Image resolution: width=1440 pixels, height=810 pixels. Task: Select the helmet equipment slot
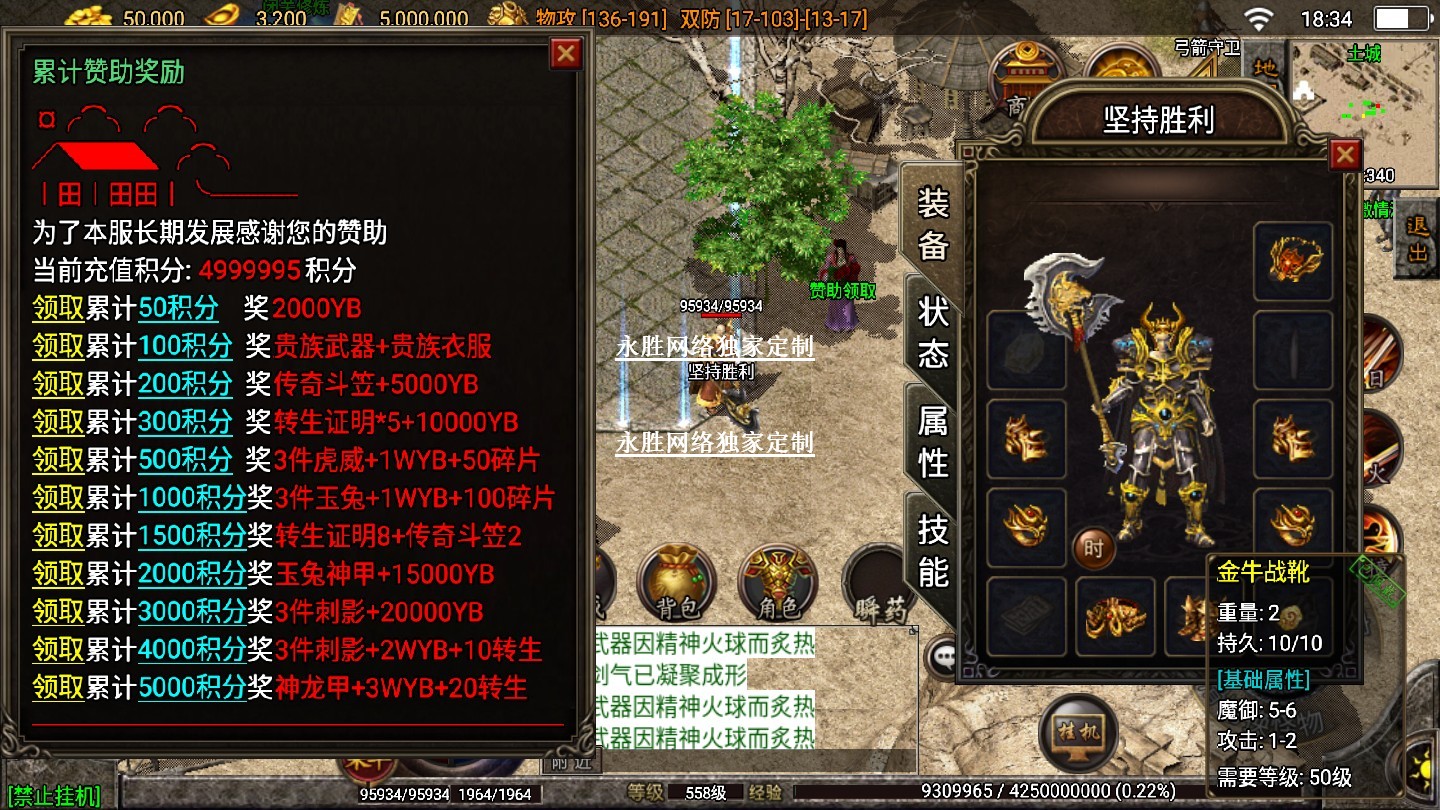[x=1292, y=262]
